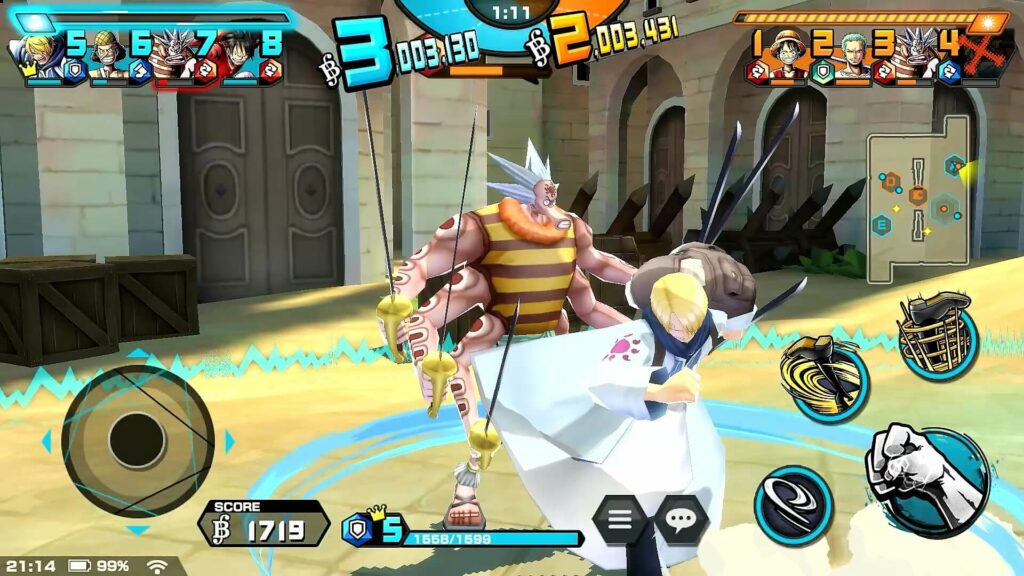Open the hamburger menu button

[621, 520]
